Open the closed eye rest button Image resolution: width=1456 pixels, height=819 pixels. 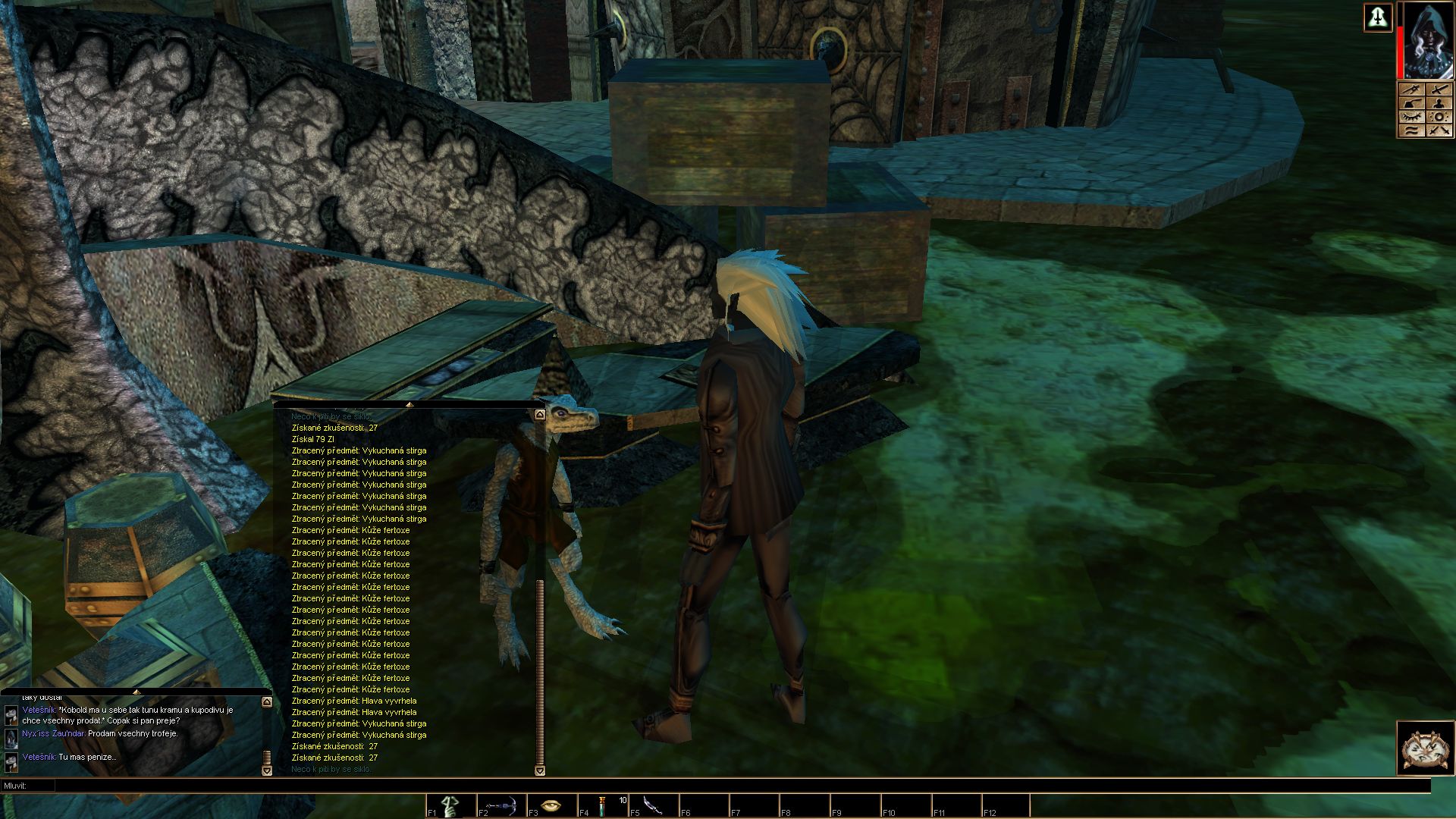(x=1411, y=117)
